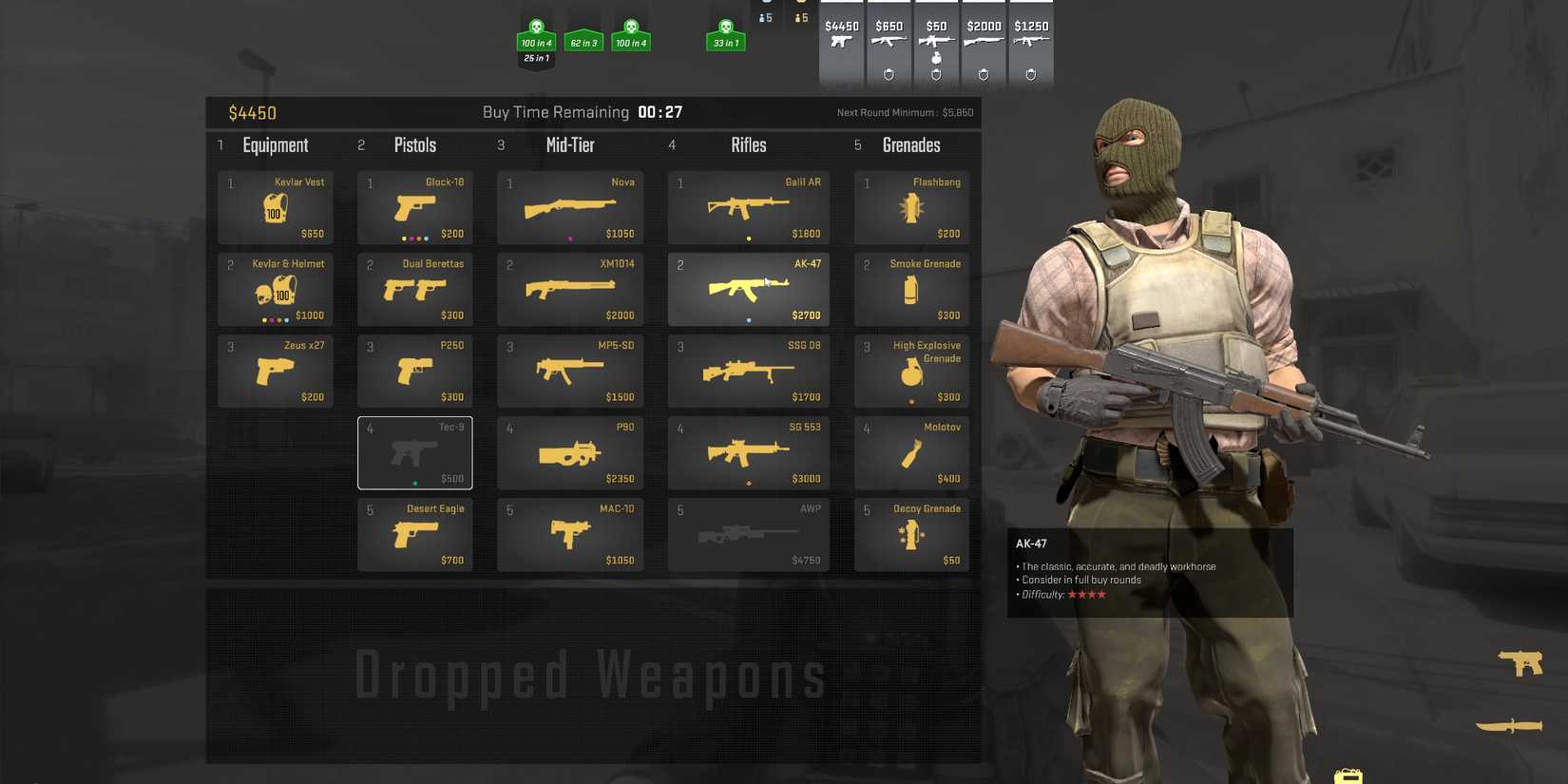Buy the Smoke Grenade
The height and width of the screenshot is (784, 1568).
[x=910, y=288]
